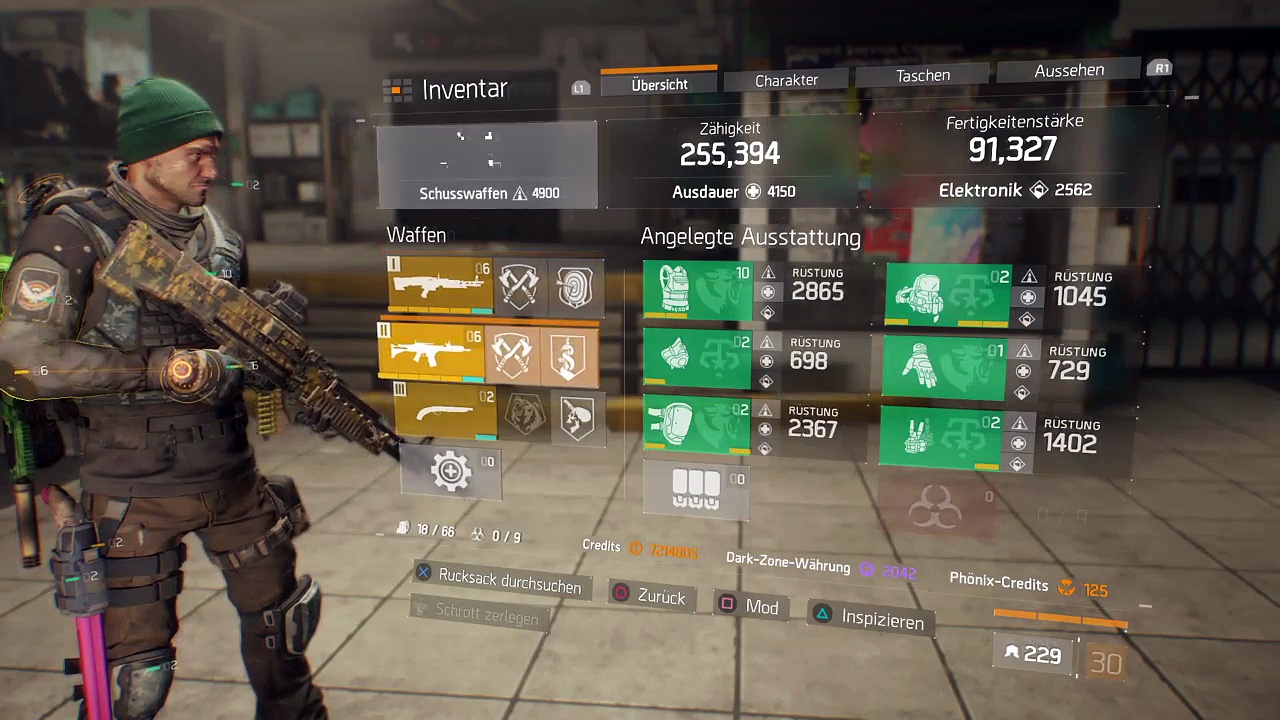Choose the mask slot with 698 armor
The image size is (1280, 720).
(697, 360)
